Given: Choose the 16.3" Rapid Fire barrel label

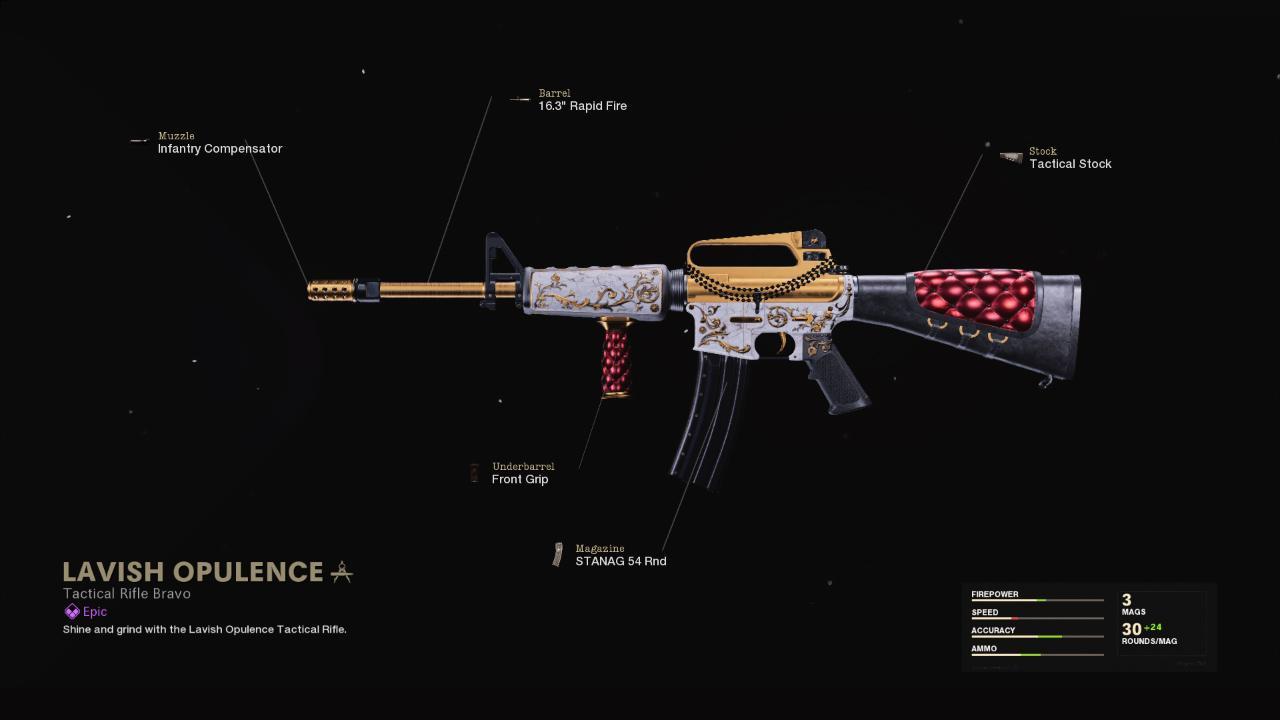Looking at the screenshot, I should click(582, 106).
